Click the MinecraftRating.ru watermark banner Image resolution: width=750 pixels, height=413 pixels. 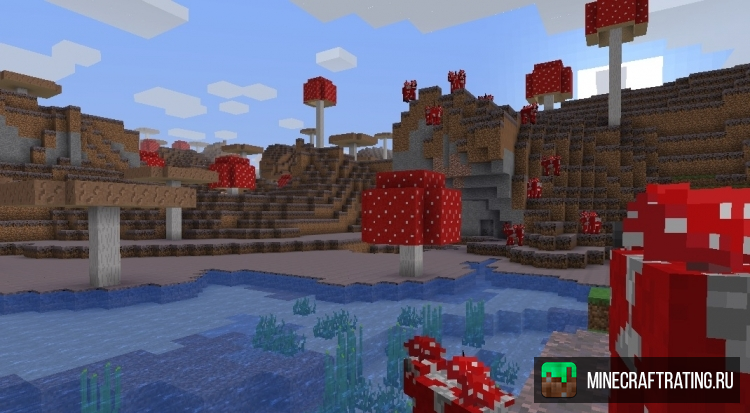pos(636,380)
